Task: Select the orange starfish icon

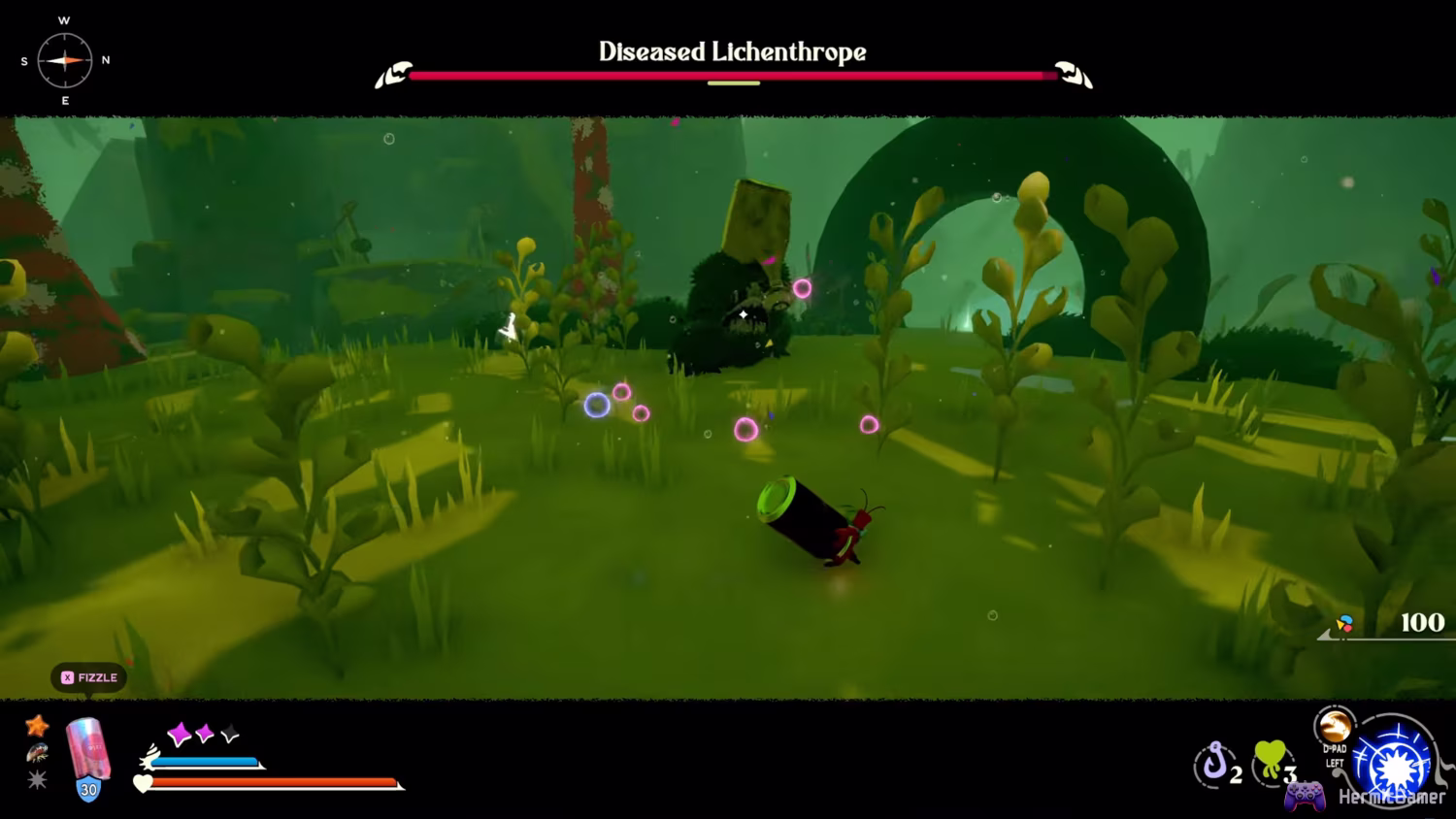Action: click(x=37, y=725)
